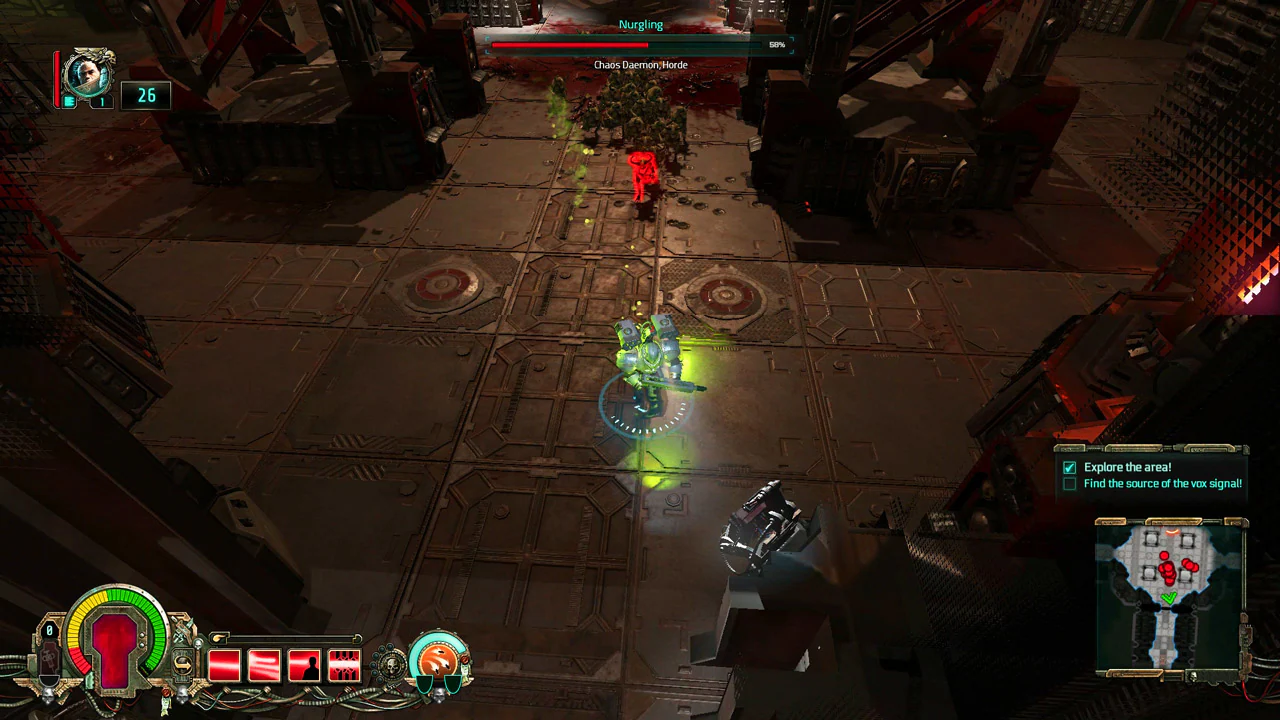Click the player marker on the minimap
The height and width of the screenshot is (720, 1280).
click(1170, 597)
